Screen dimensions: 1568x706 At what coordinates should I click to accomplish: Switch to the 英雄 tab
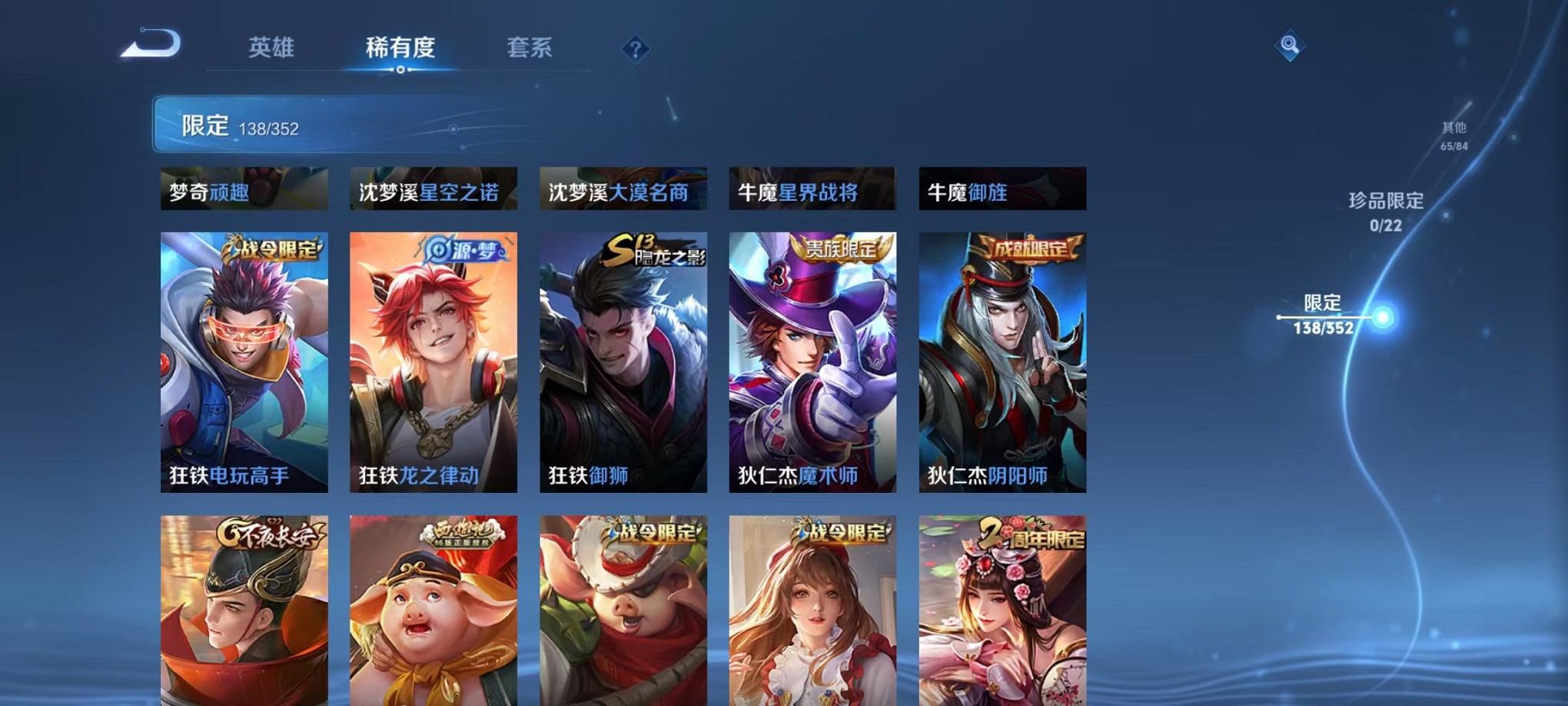point(272,48)
